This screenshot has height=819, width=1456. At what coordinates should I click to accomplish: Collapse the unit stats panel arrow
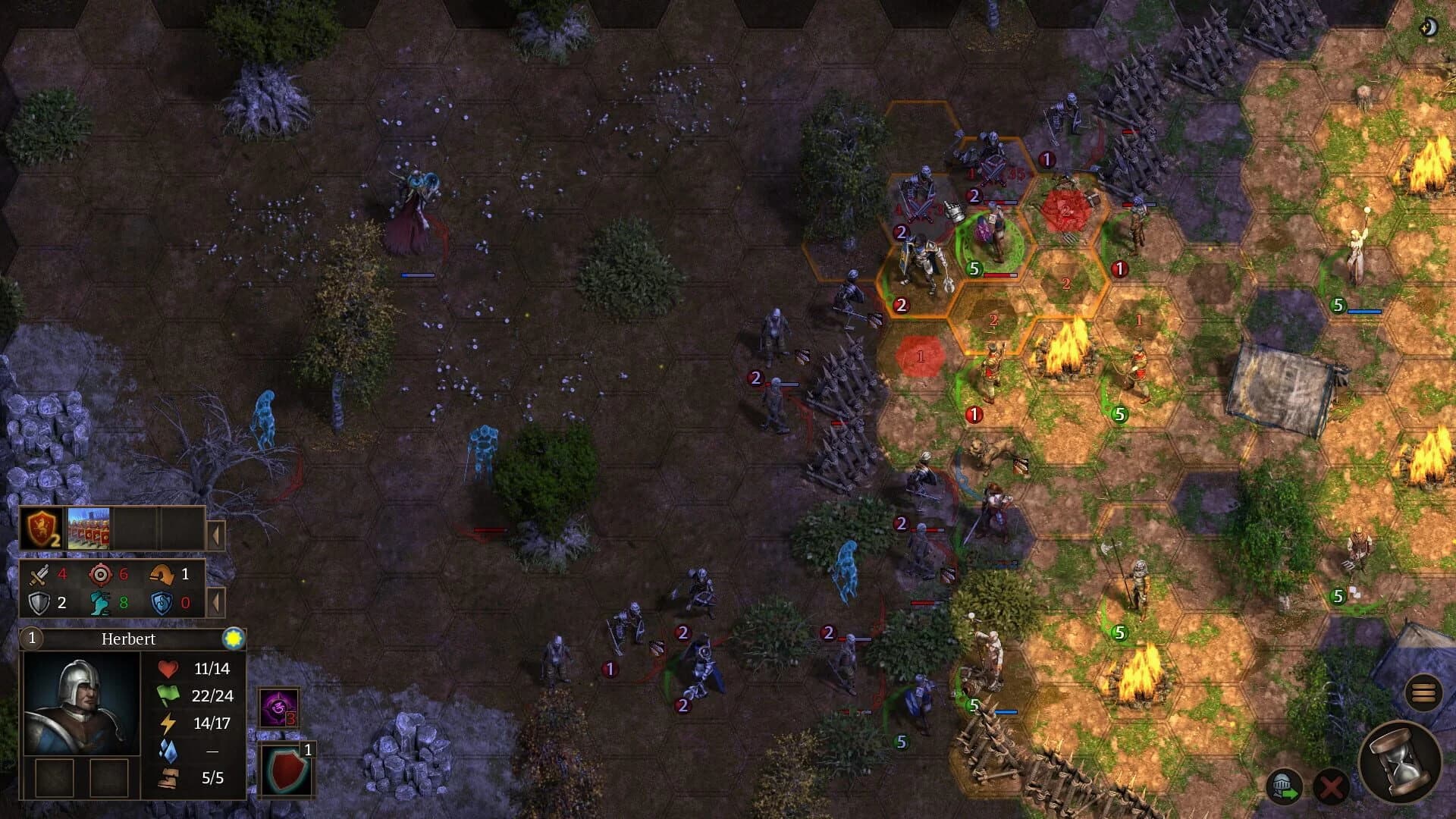pyautogui.click(x=216, y=603)
